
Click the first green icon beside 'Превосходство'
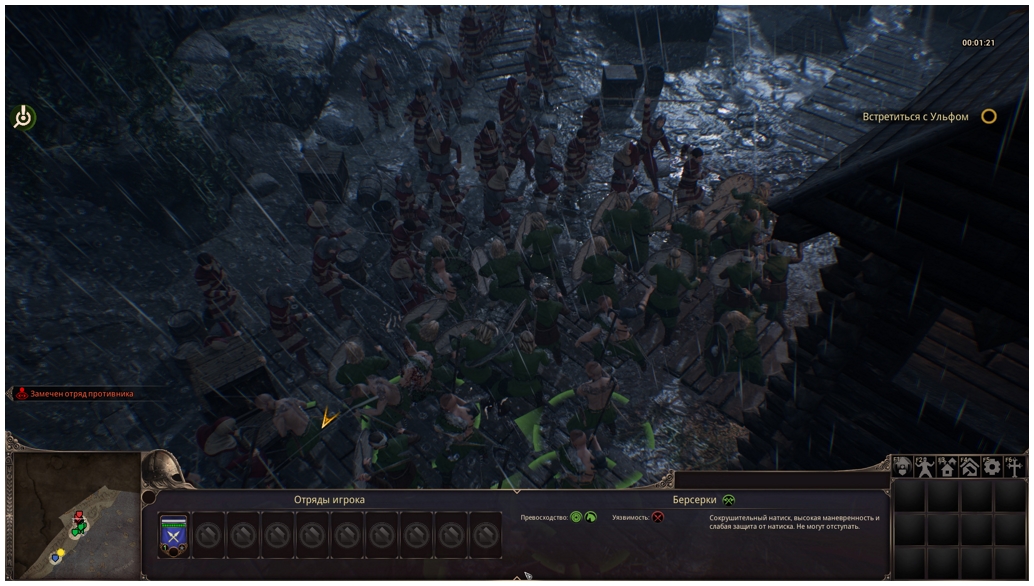pyautogui.click(x=576, y=517)
